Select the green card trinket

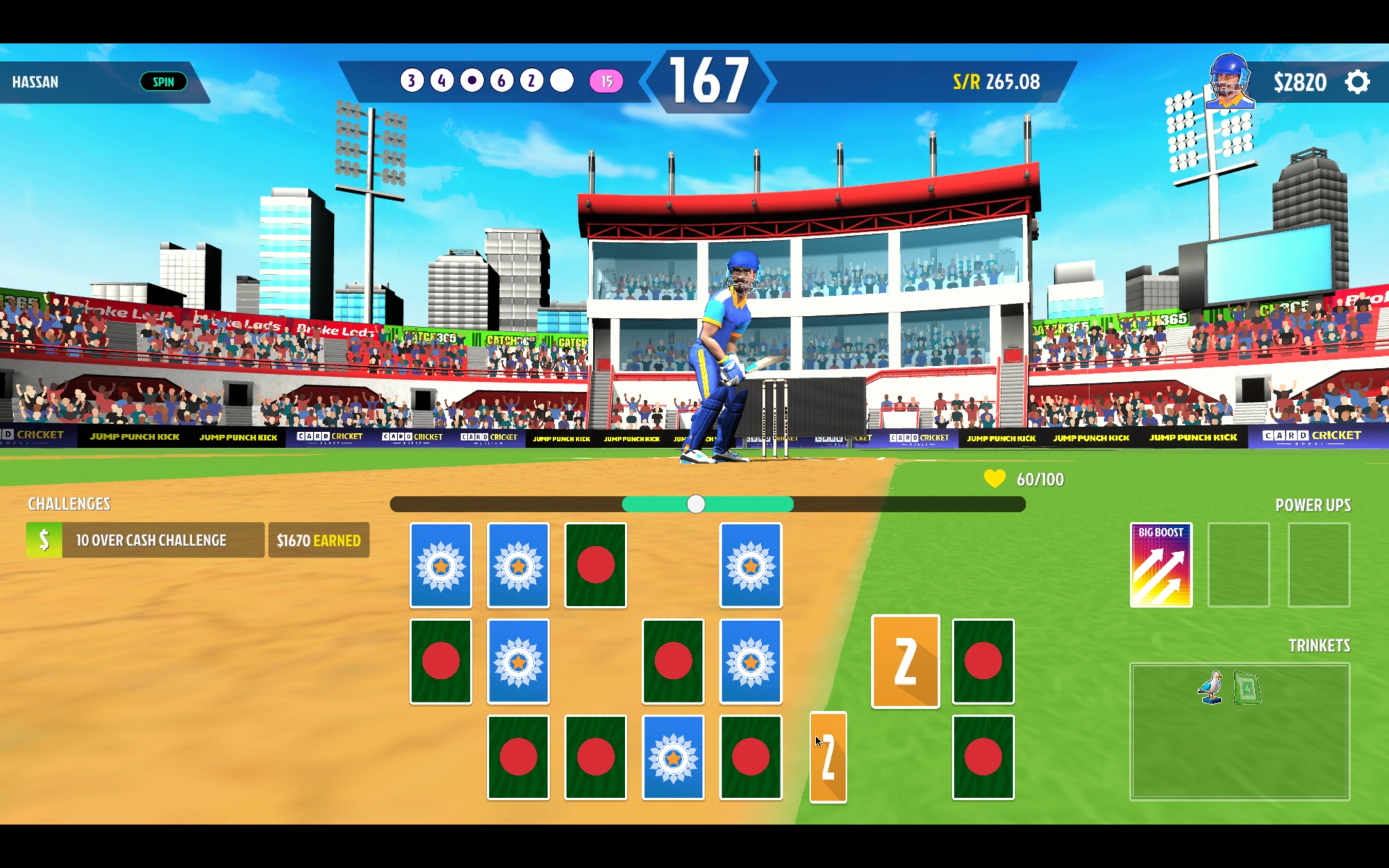coord(1247,688)
